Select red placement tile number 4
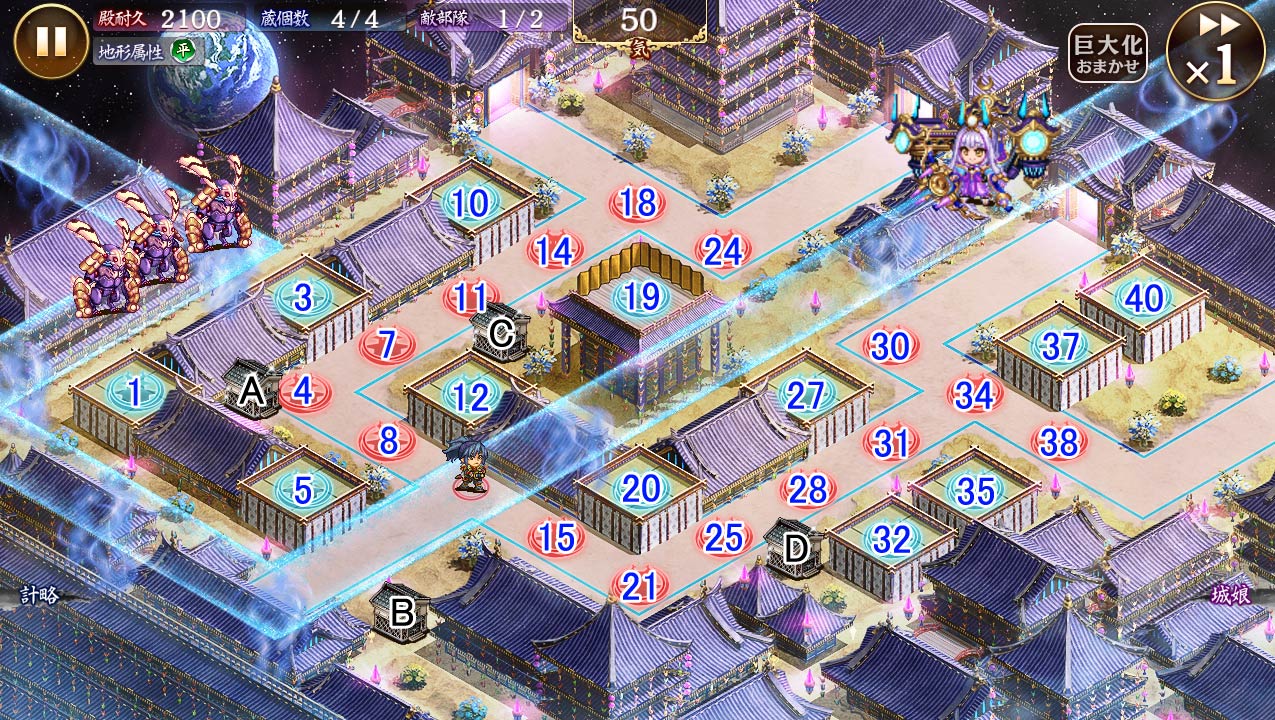The image size is (1275, 720). coord(303,391)
